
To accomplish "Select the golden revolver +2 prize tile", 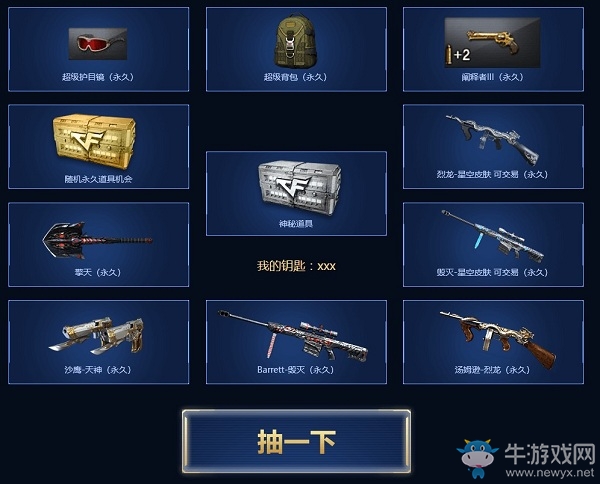I will click(492, 49).
